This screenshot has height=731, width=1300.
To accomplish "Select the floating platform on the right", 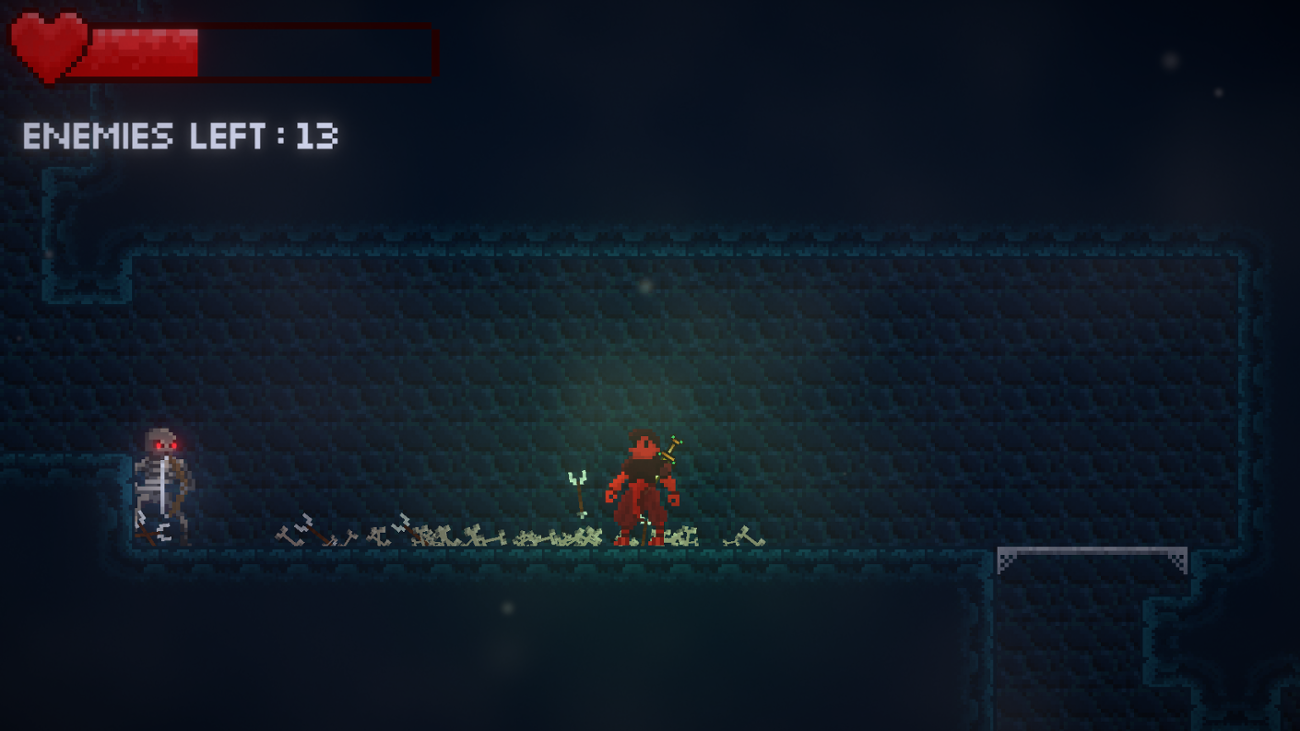I will 1090,552.
